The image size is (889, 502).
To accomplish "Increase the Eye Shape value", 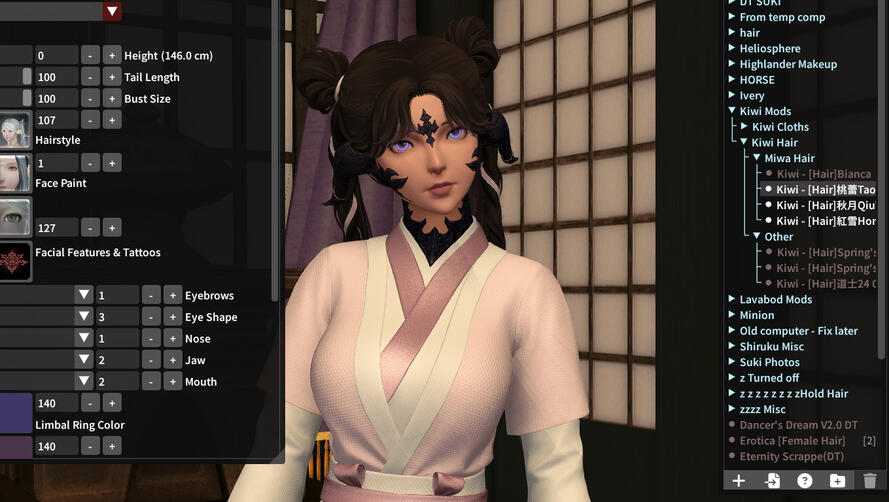I will (173, 317).
